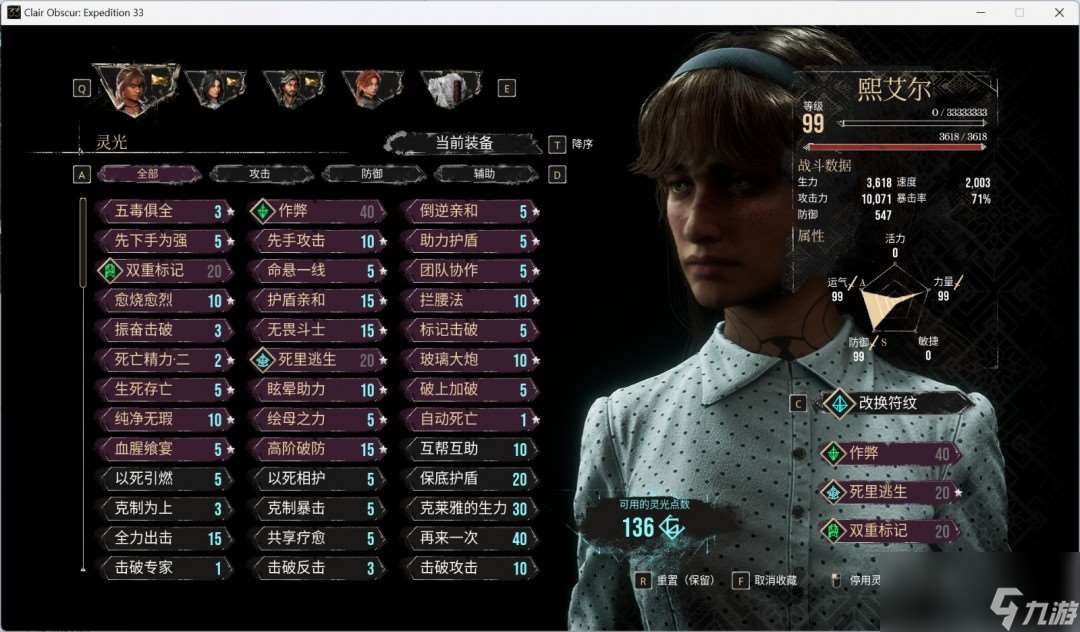Close the game window
Viewport: 1080px width, 632px height.
coord(1056,12)
